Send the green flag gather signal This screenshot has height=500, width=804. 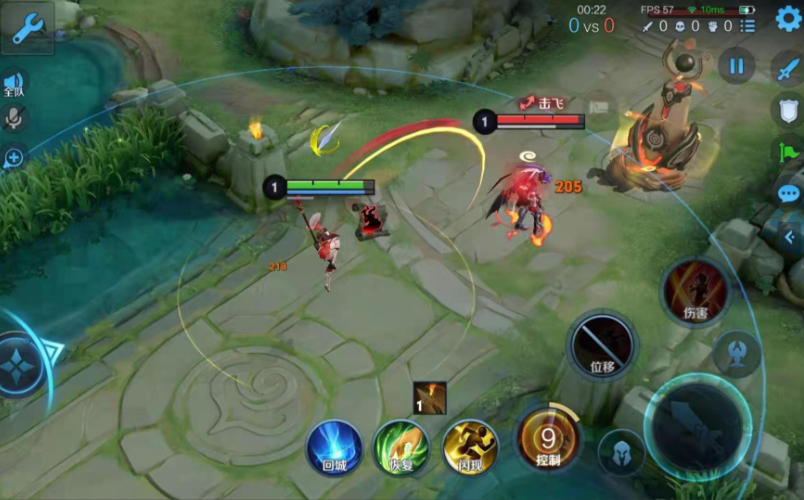[787, 152]
